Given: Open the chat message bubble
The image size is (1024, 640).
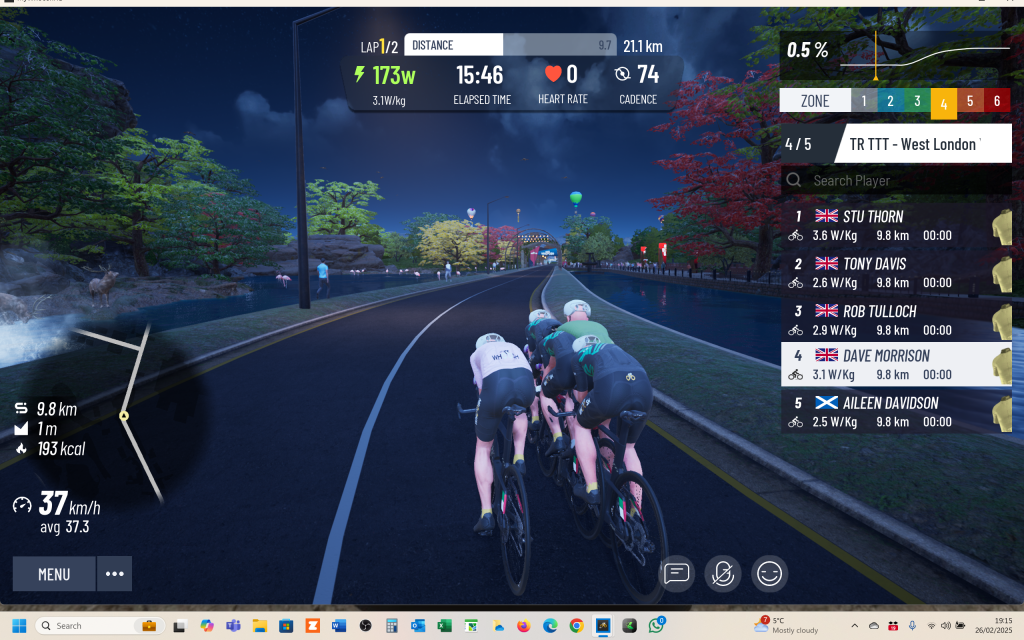Looking at the screenshot, I should [677, 573].
